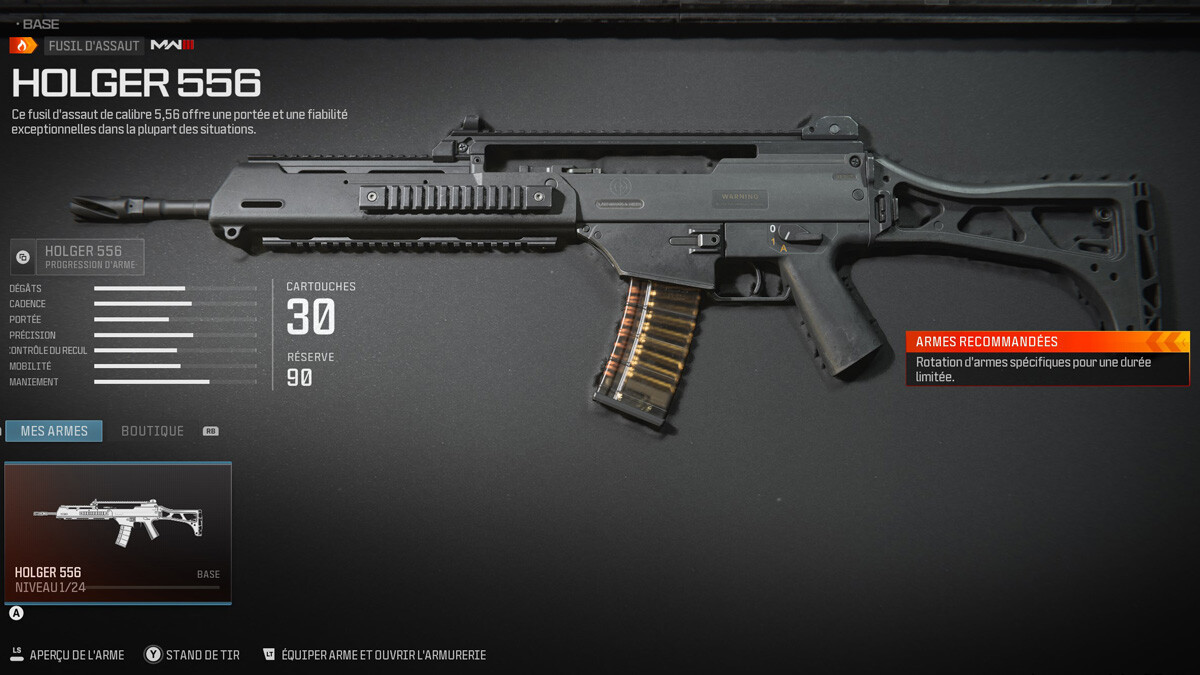
Task: Open the Boutique tab
Action: click(152, 431)
